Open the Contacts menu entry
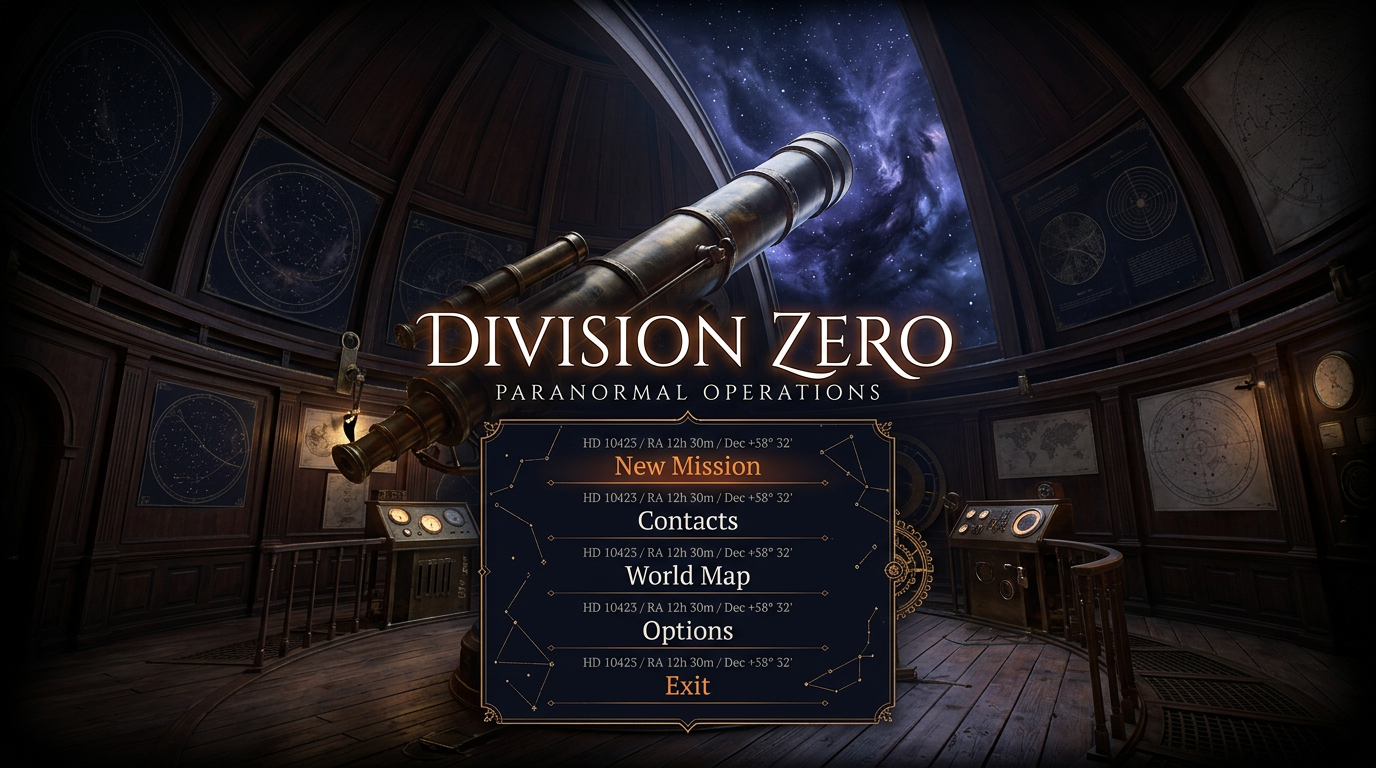 687,521
